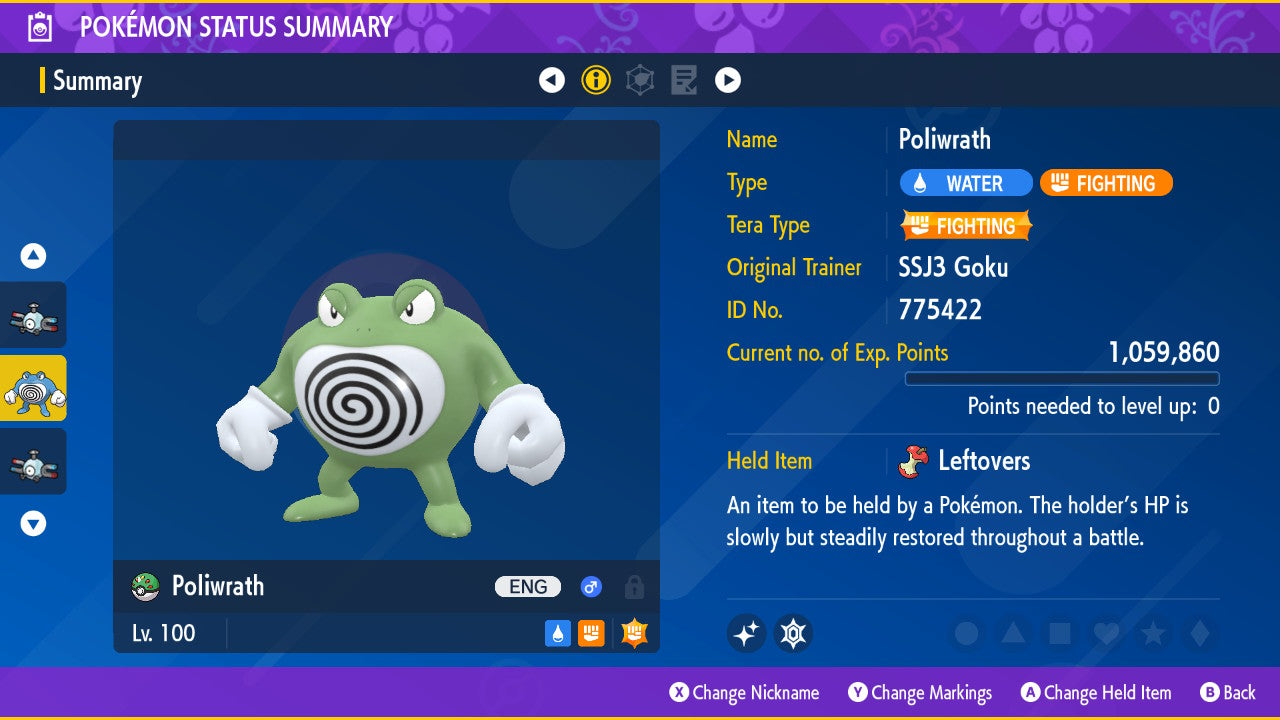
Task: Switch to the hexagon stats tab
Action: click(x=640, y=80)
